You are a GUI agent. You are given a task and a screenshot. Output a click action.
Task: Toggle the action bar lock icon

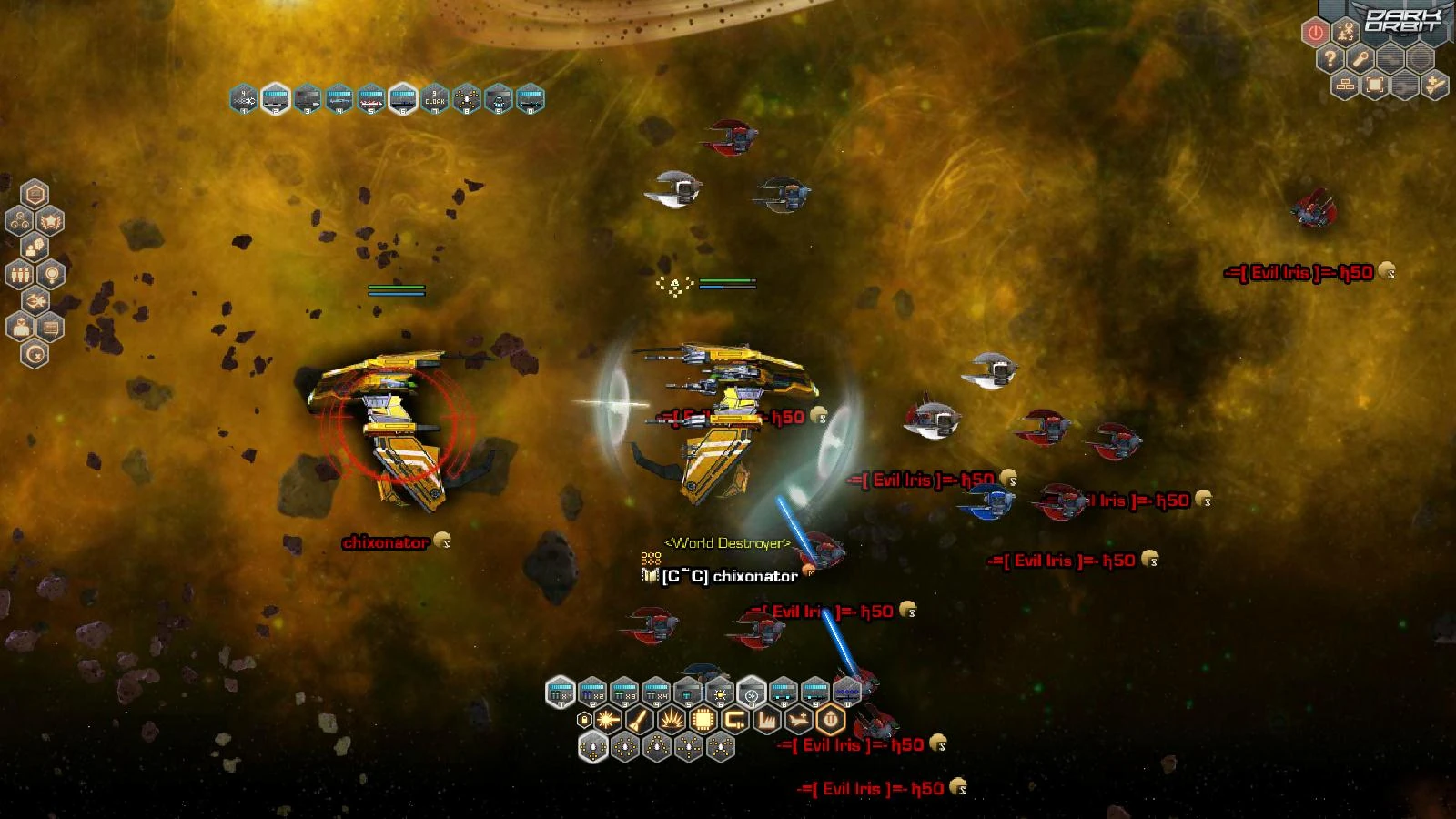click(584, 721)
